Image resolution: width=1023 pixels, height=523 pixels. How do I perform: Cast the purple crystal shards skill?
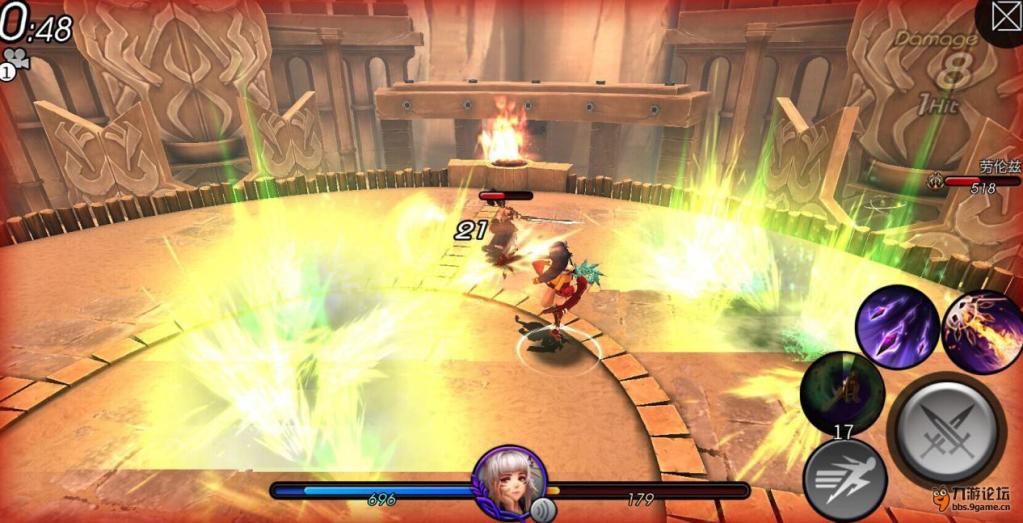coord(896,326)
